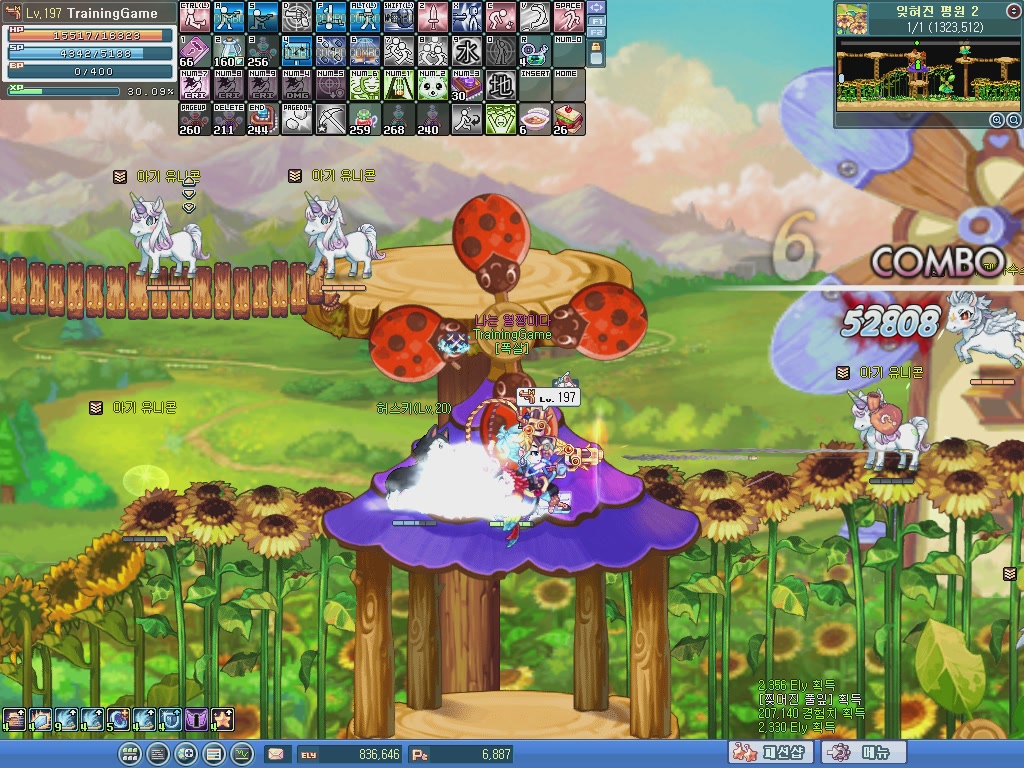This screenshot has width=1024, height=768.
Task: Activate the 水 water kanji skill
Action: [x=466, y=50]
